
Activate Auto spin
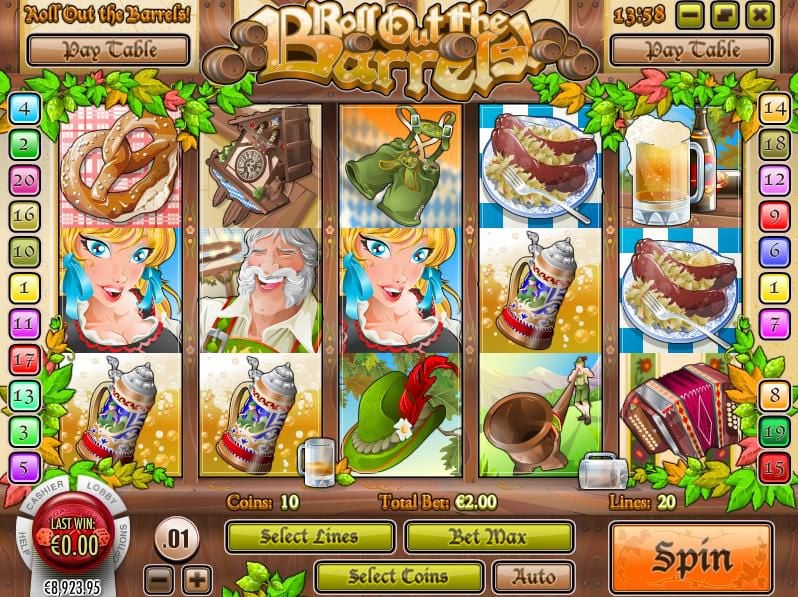tap(533, 576)
